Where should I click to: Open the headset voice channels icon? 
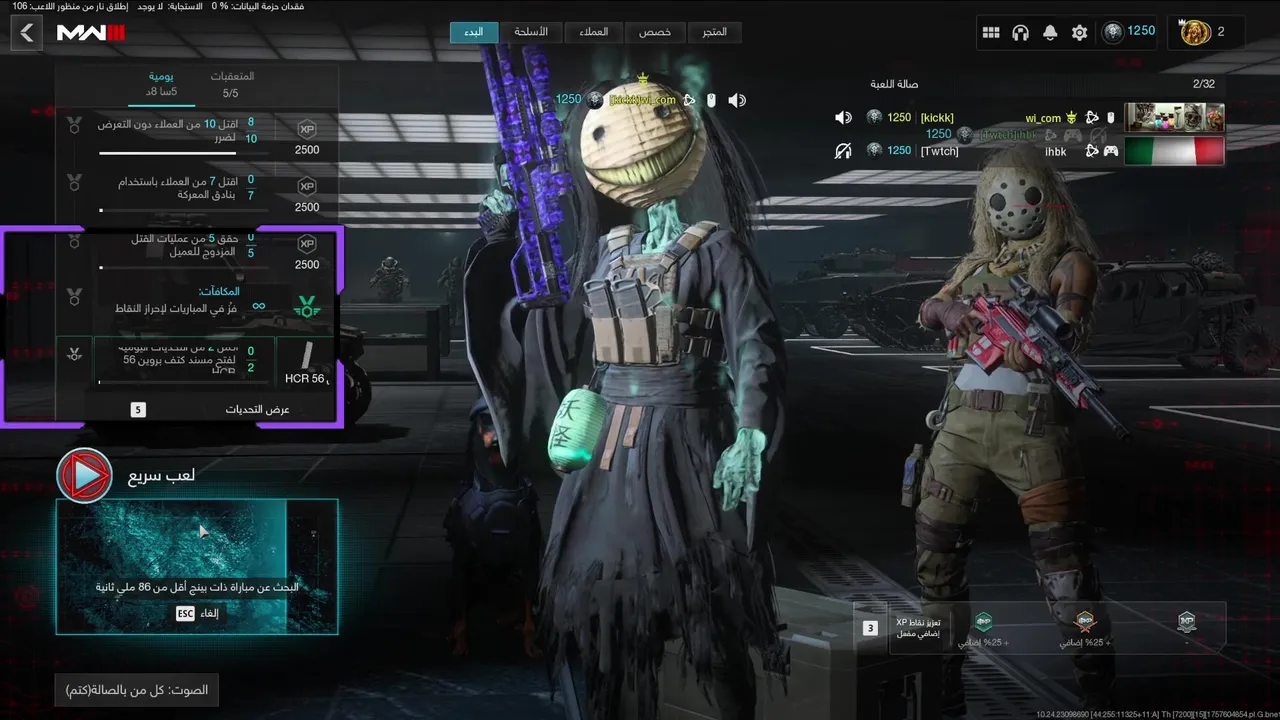pyautogui.click(x=1020, y=33)
